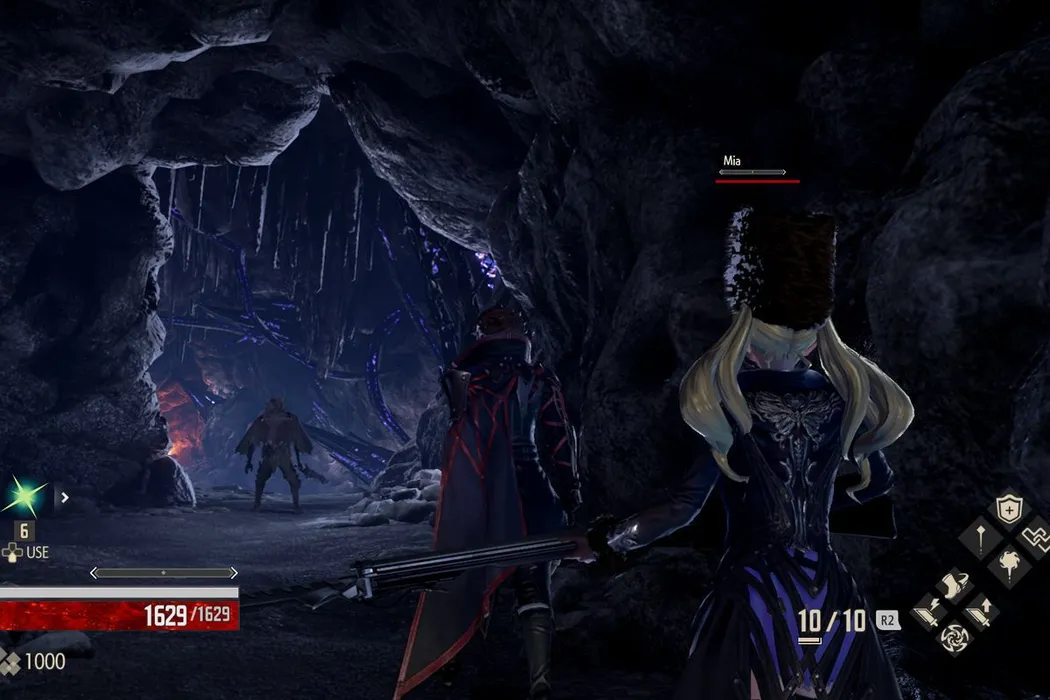Use the green starburst regeneration item
This screenshot has width=1050, height=700.
(x=25, y=497)
